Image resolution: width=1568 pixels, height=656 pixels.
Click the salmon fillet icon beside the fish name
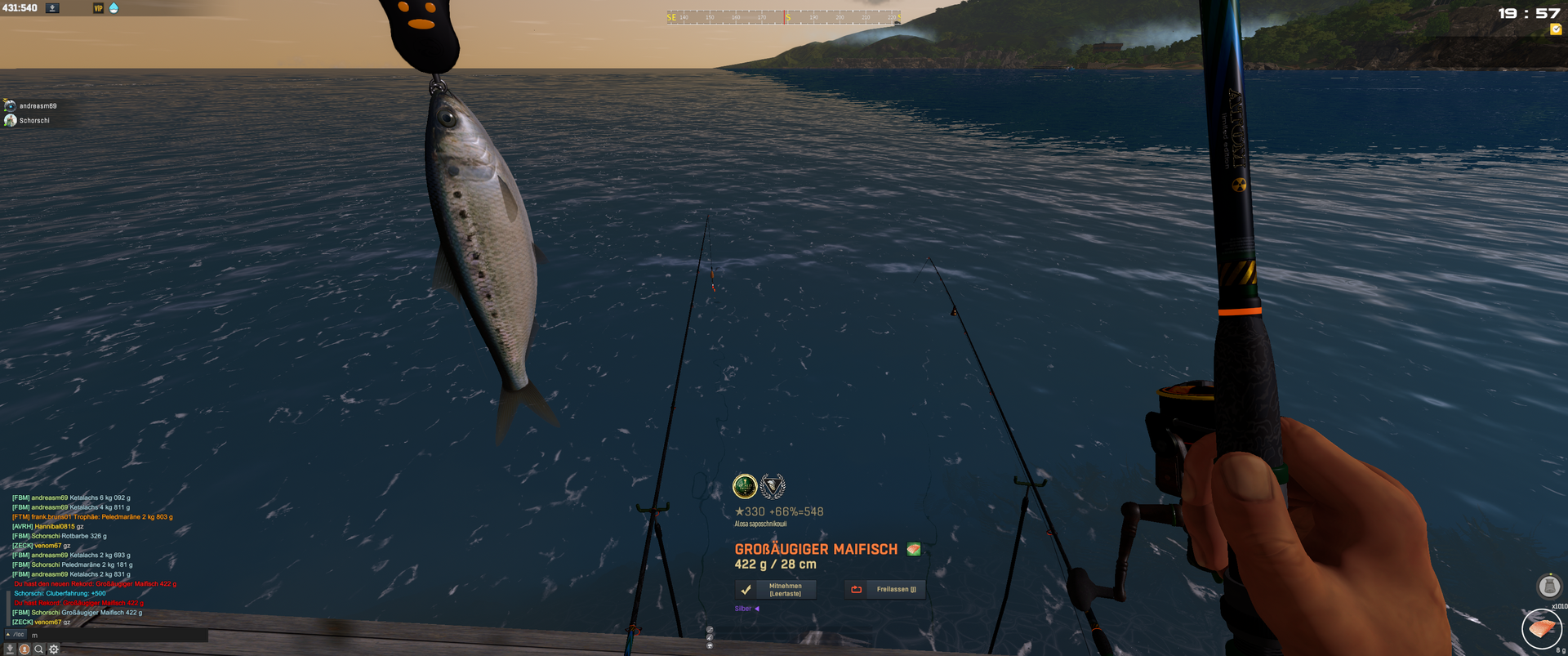pos(914,549)
